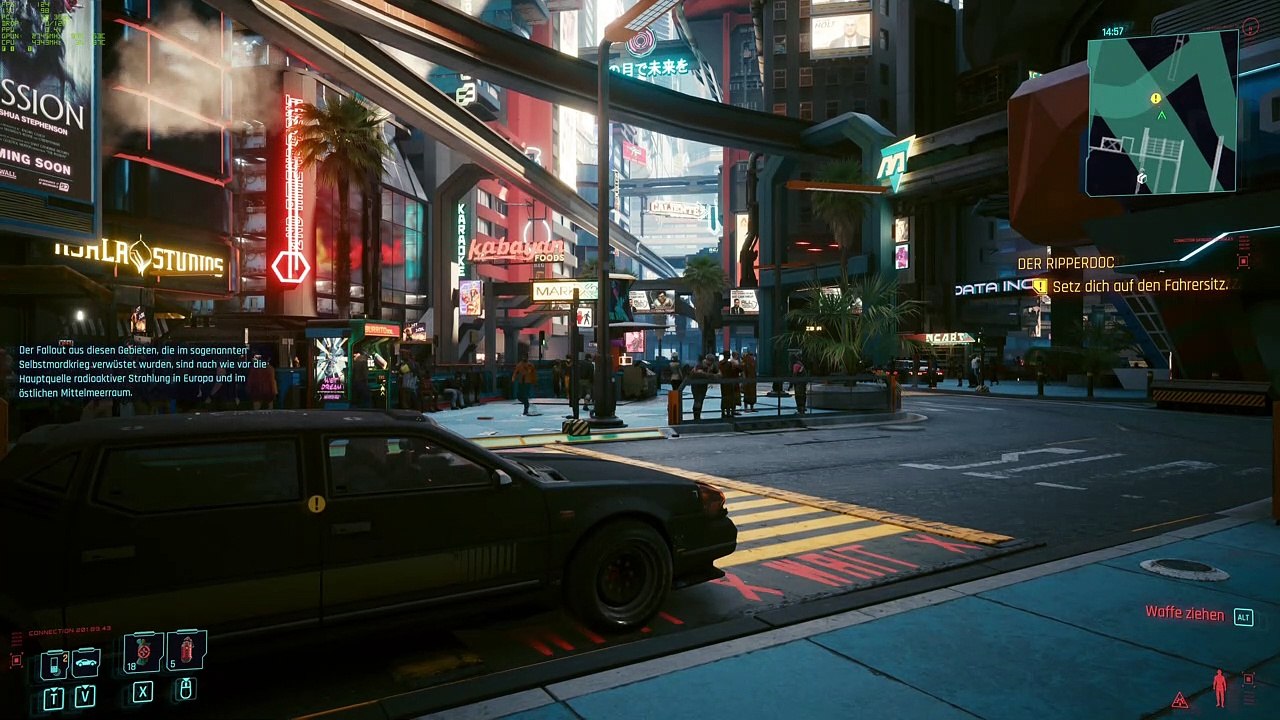The width and height of the screenshot is (1280, 720).
Task: Click the red body silhouette status icon
Action: coord(1219,688)
